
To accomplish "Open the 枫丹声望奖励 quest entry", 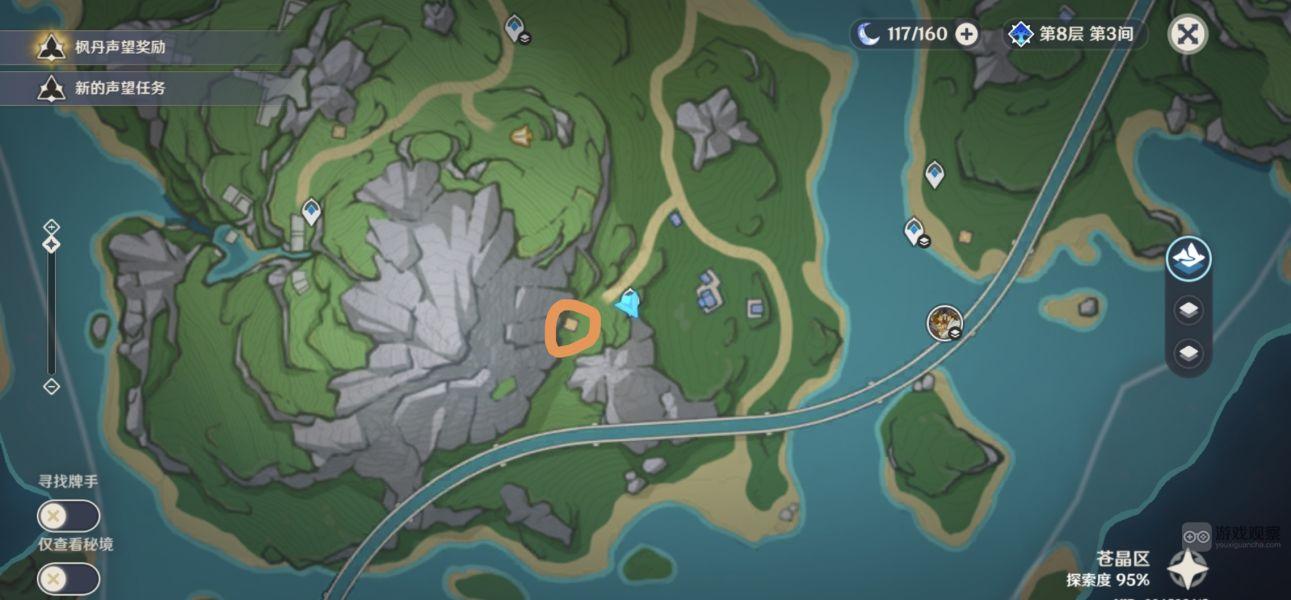I will pos(120,47).
